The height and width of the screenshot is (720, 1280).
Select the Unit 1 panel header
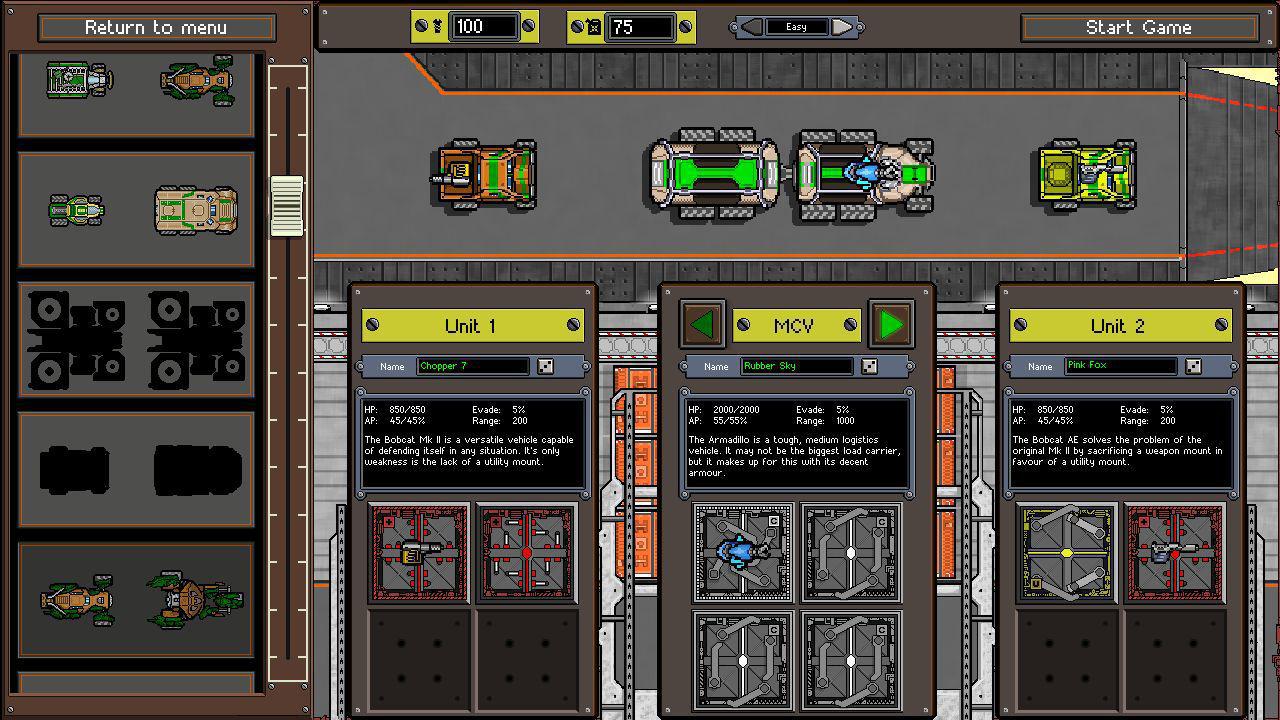click(x=473, y=325)
